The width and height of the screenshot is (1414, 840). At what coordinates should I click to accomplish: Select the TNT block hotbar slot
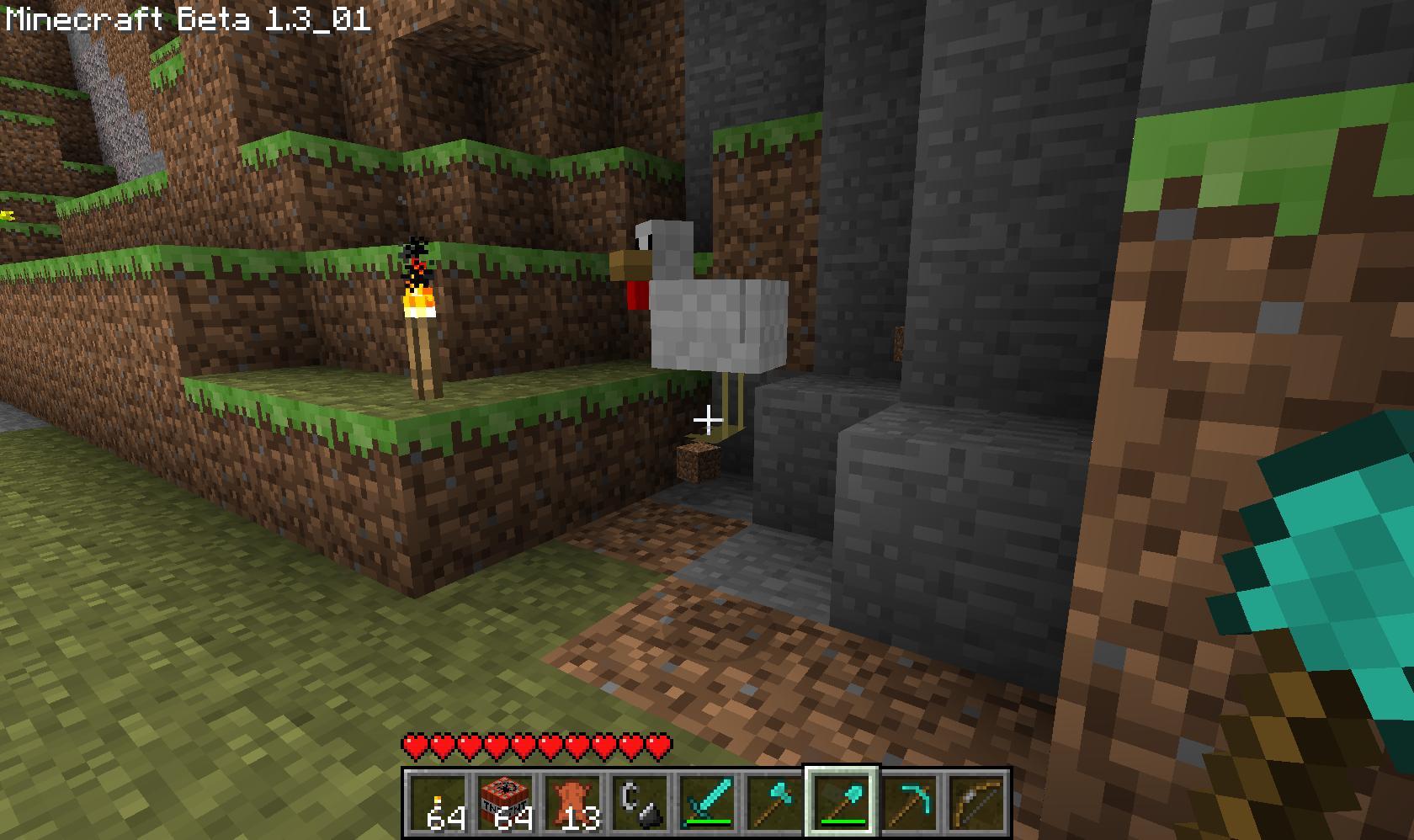click(505, 803)
